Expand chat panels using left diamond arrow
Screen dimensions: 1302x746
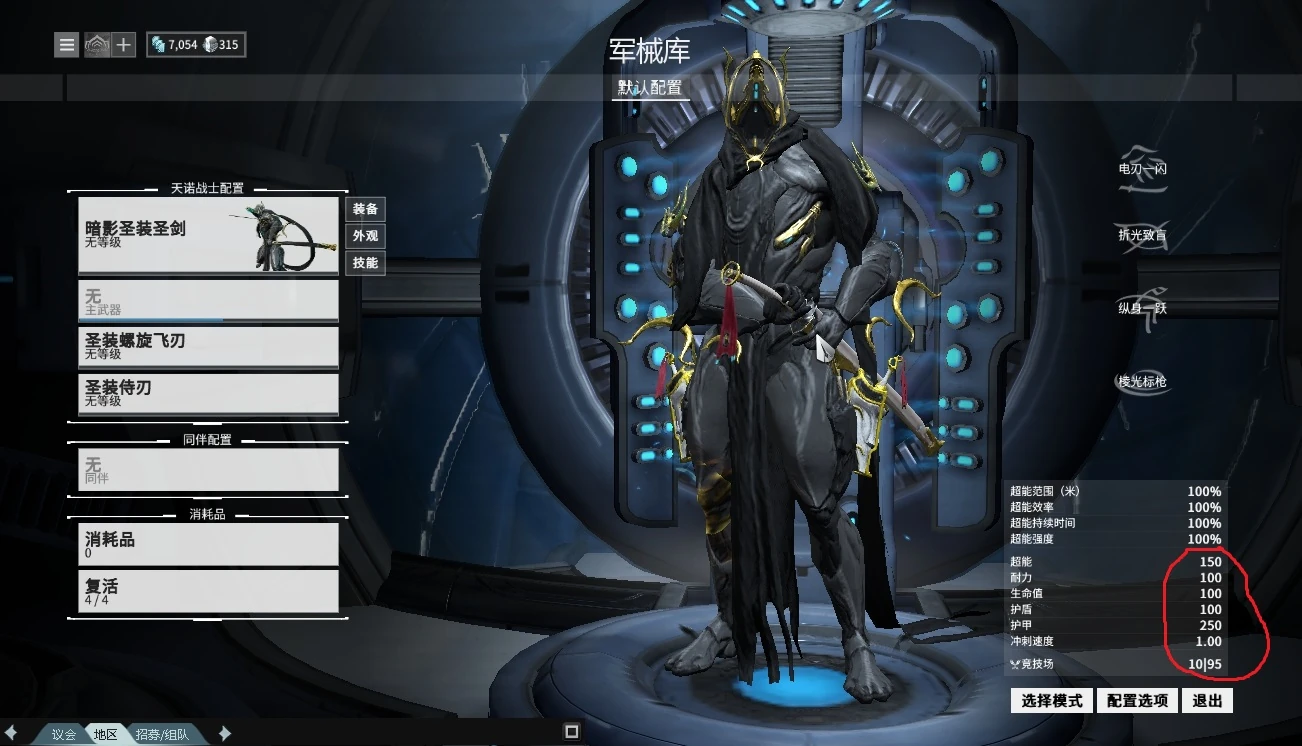pyautogui.click(x=11, y=732)
